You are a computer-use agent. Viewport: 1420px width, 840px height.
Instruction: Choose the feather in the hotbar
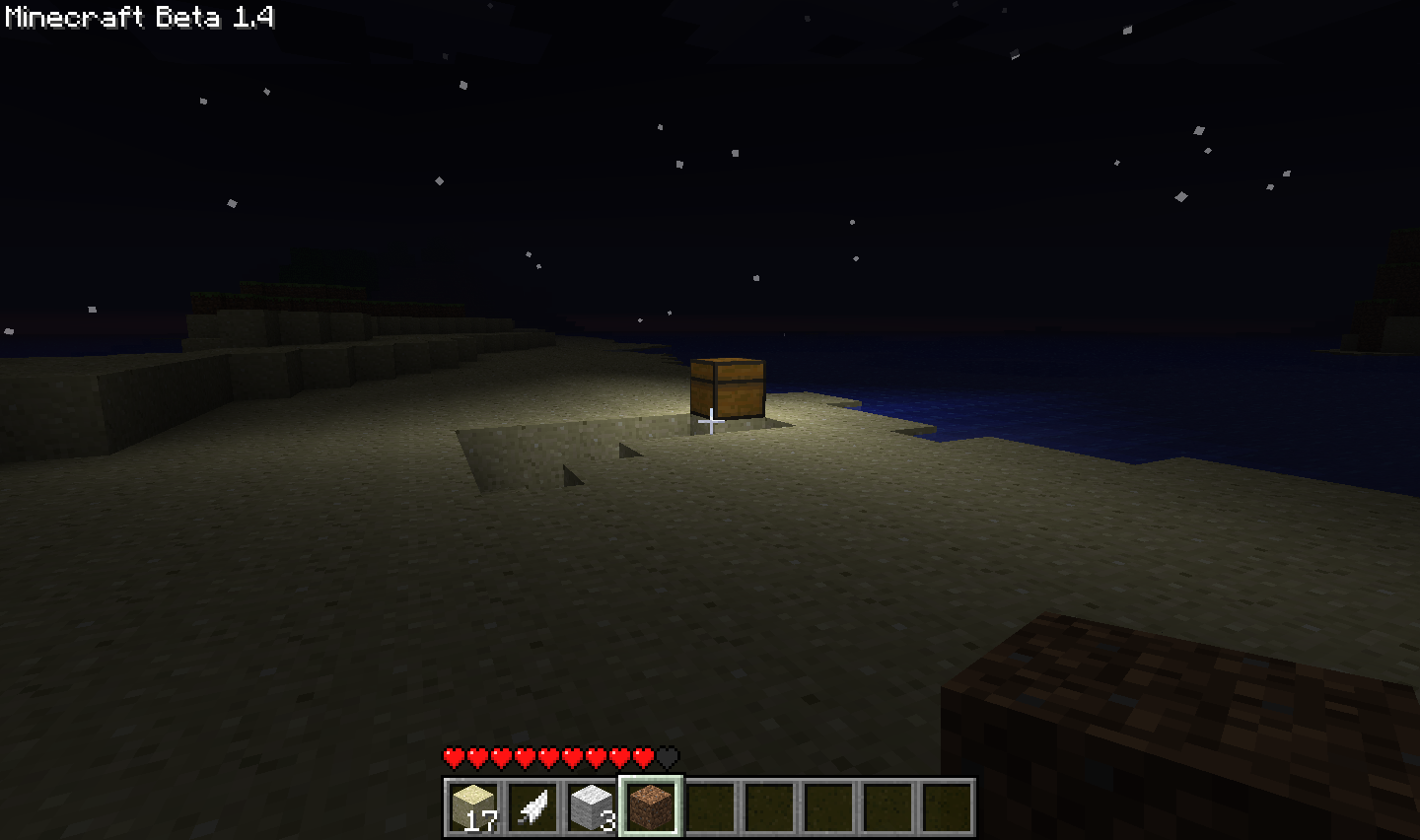pyautogui.click(x=532, y=807)
